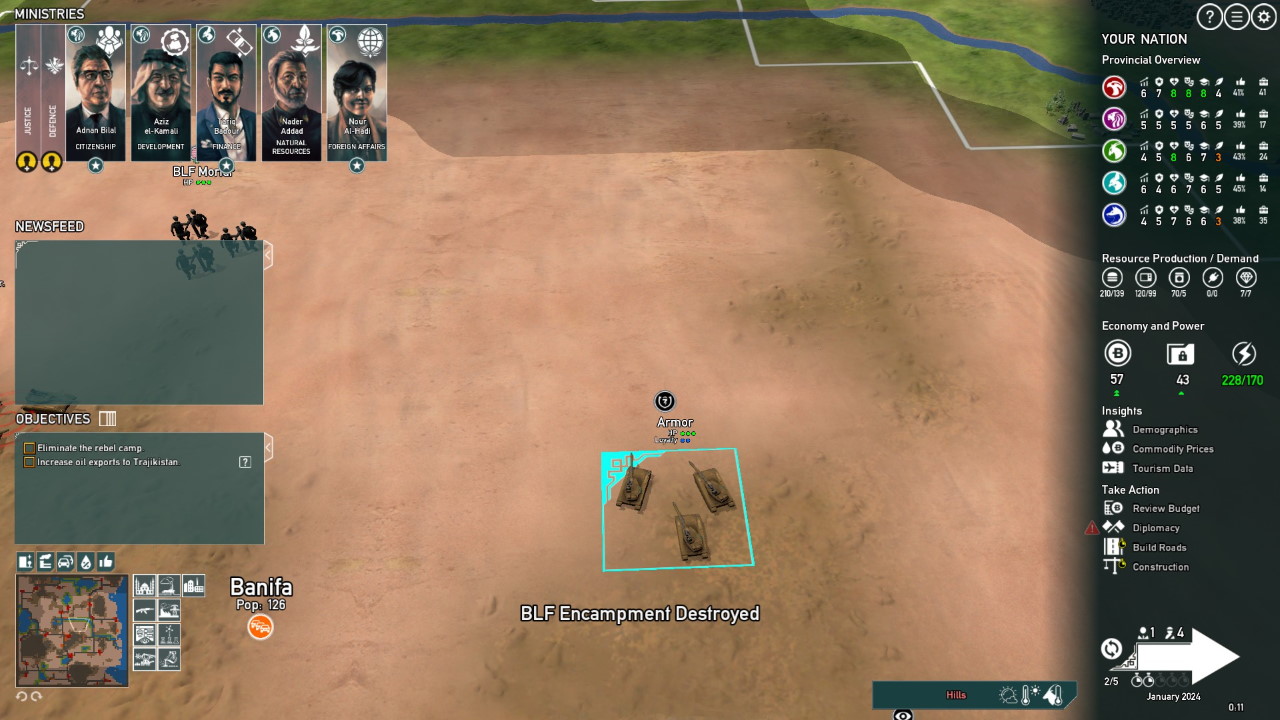End the turn with the large arrow
The image size is (1280, 720).
click(x=1188, y=656)
